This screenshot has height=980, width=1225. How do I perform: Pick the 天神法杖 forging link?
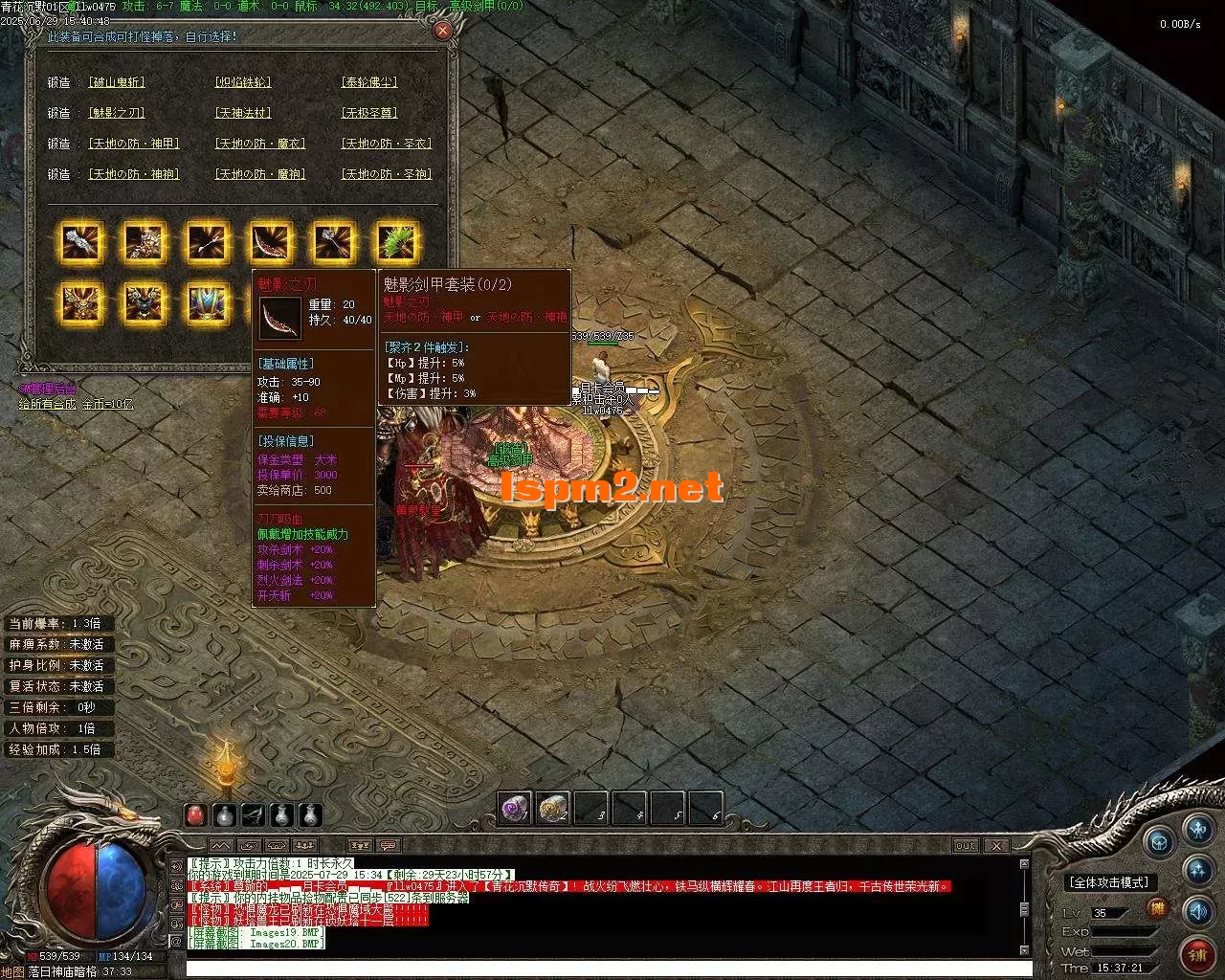pos(243,114)
